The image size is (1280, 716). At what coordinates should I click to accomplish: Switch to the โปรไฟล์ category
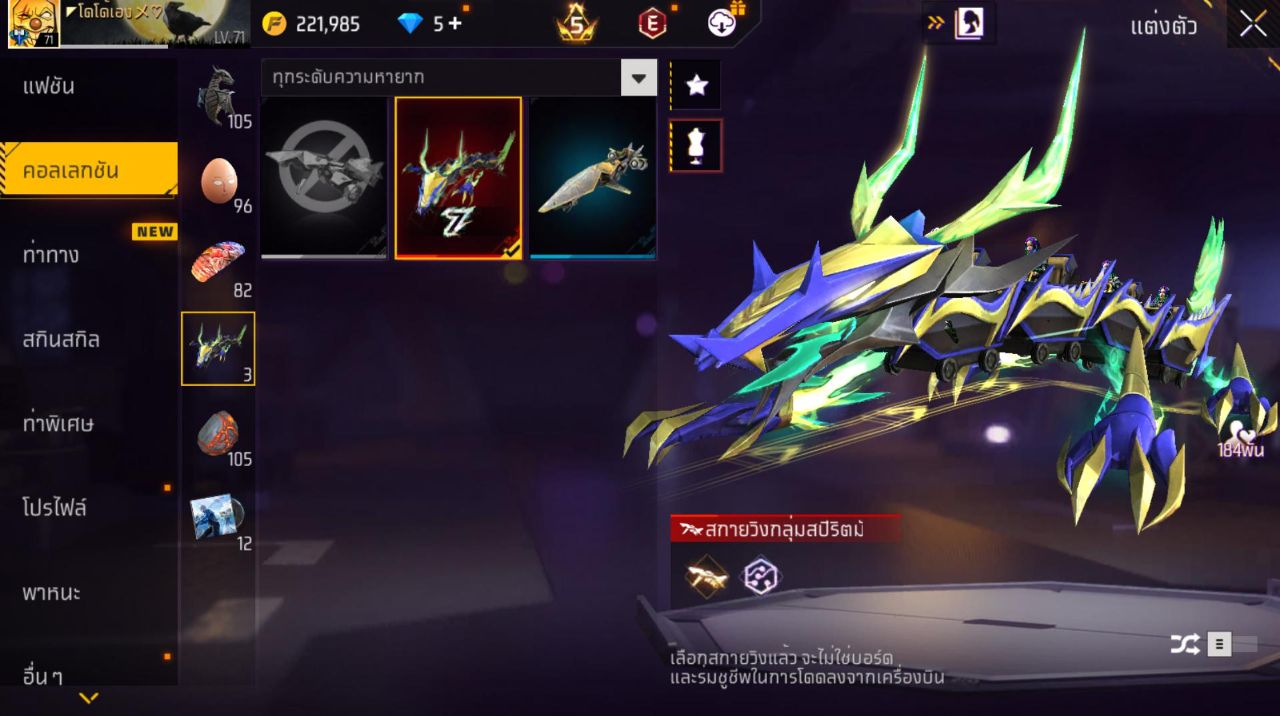tap(56, 508)
